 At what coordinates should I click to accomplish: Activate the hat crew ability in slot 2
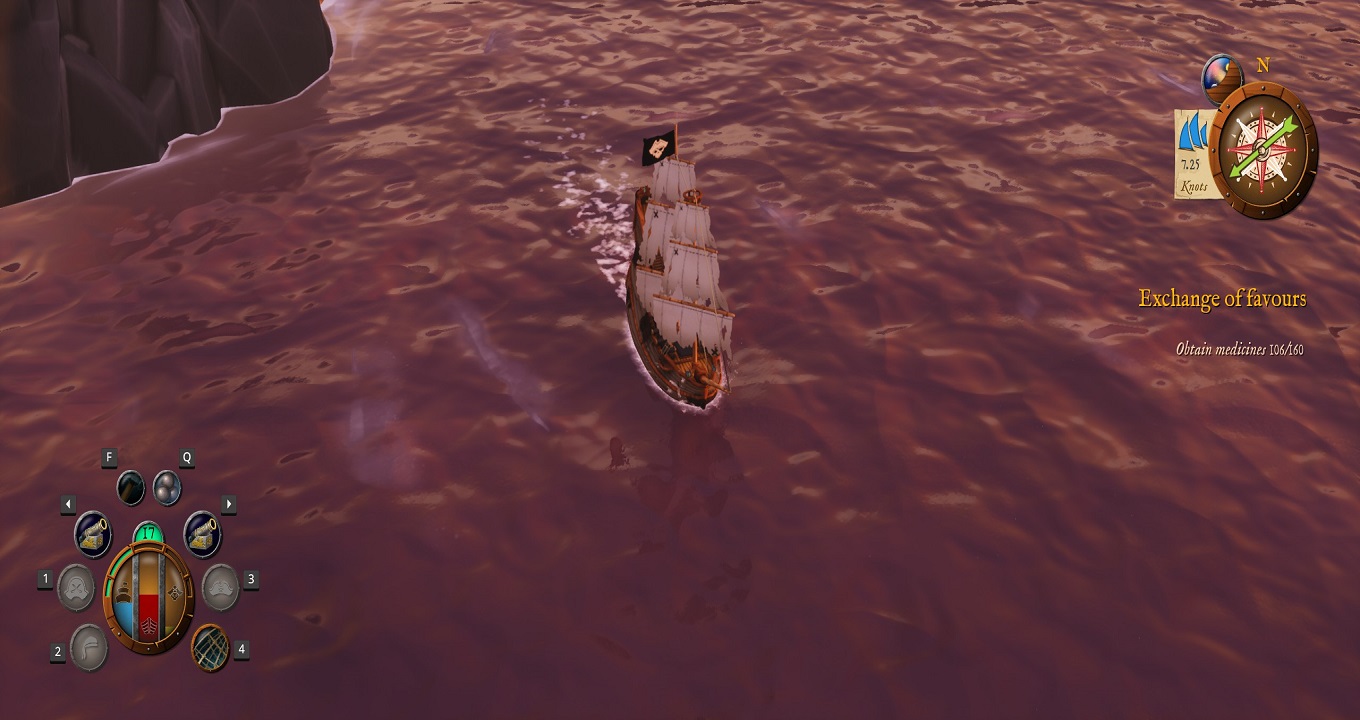90,647
